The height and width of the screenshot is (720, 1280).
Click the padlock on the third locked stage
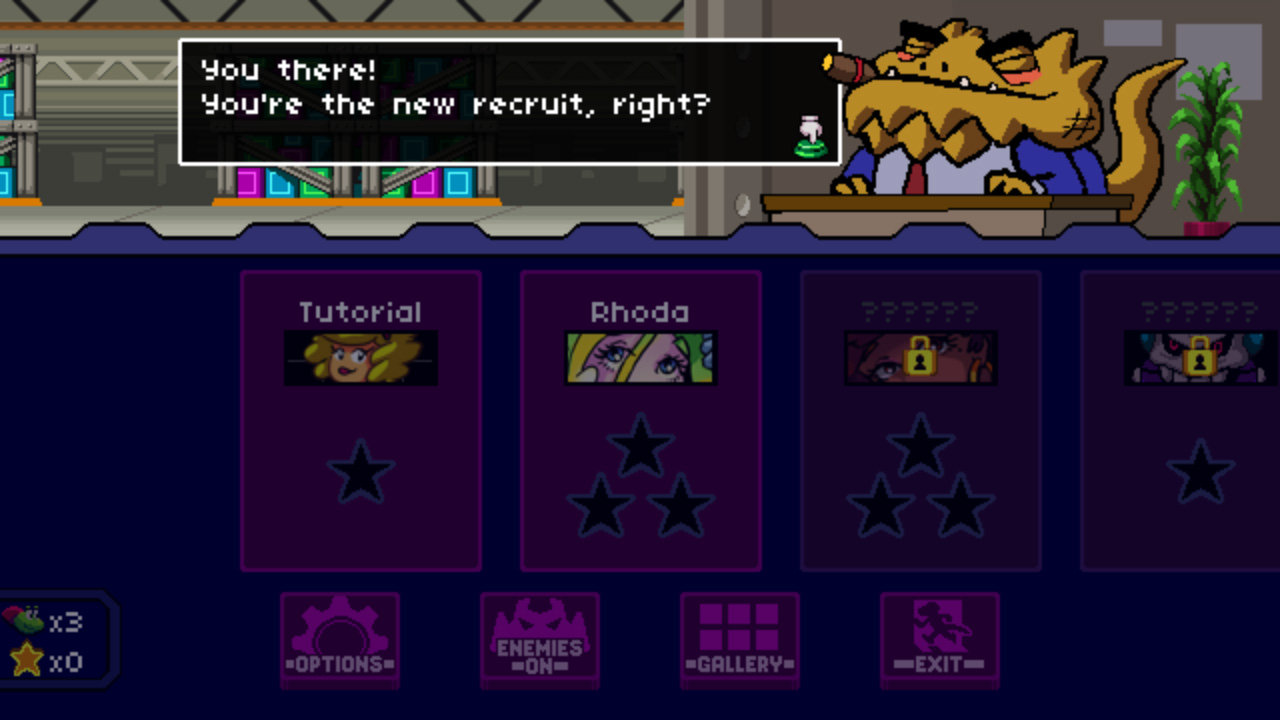coord(920,360)
